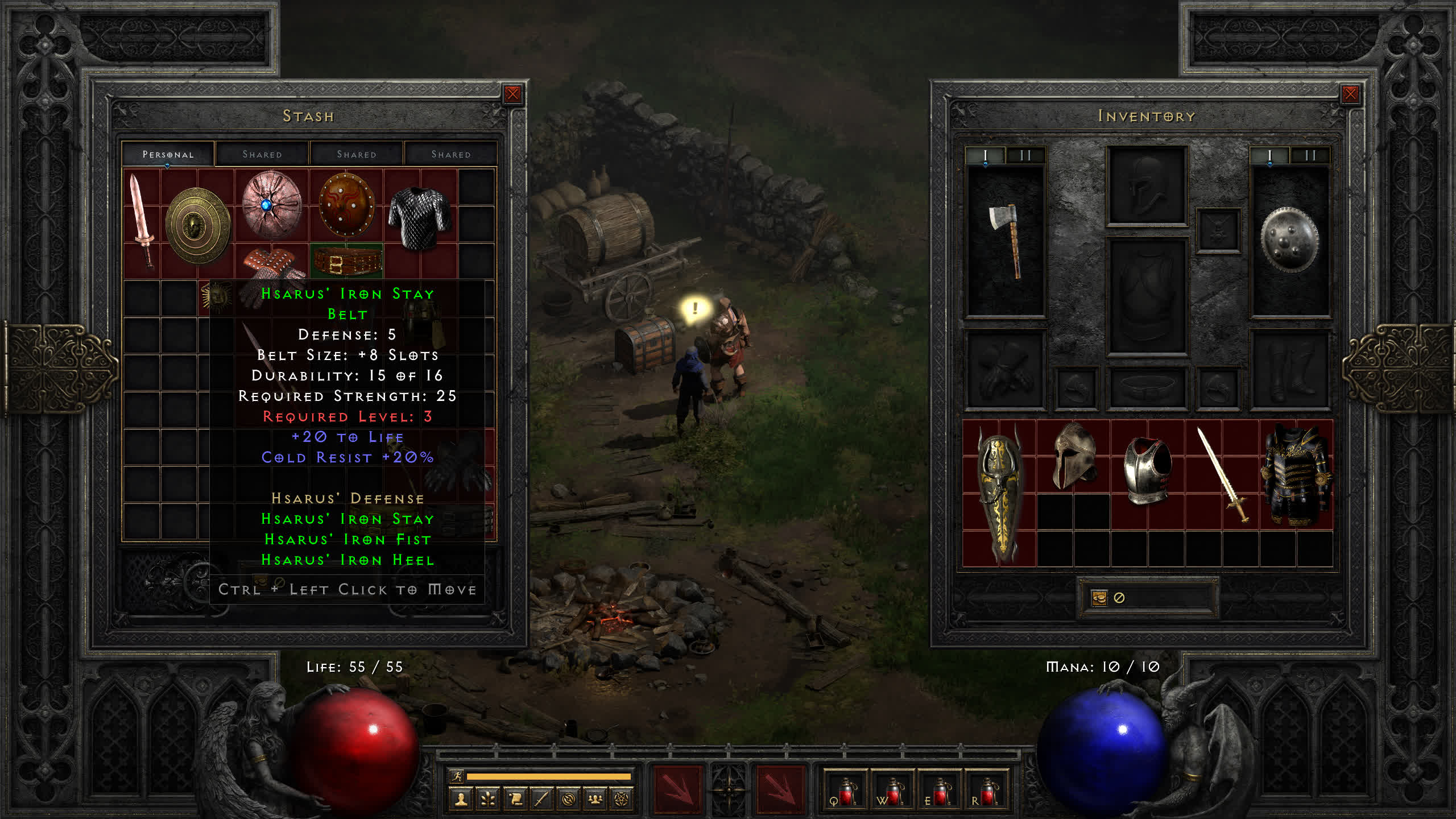Screen dimensions: 1456x819
Task: Select the equipped hand axe slot
Action: coord(1006,240)
